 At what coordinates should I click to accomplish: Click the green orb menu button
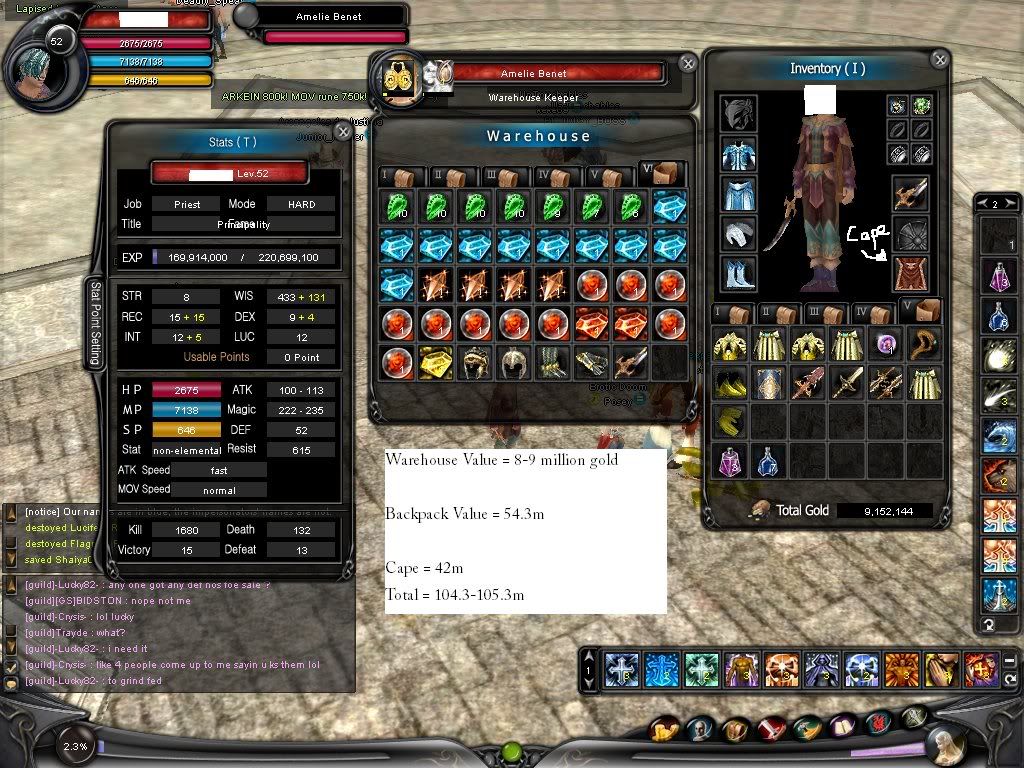click(x=512, y=751)
